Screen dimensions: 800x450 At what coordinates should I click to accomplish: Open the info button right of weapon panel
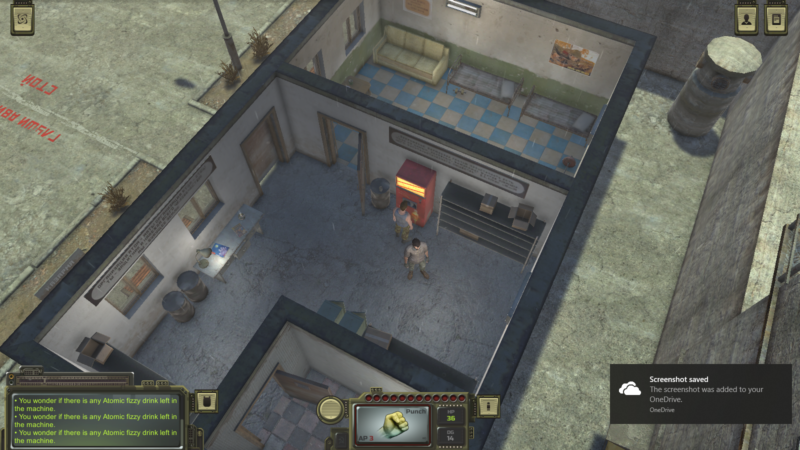tap(487, 407)
